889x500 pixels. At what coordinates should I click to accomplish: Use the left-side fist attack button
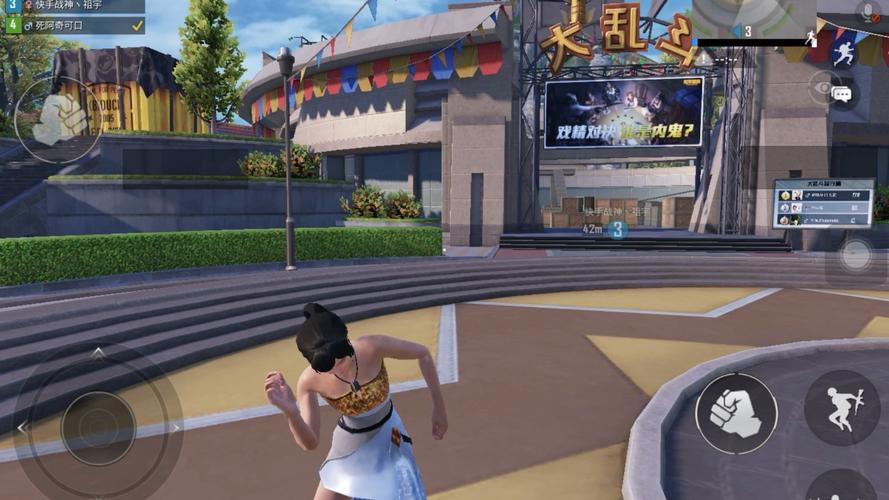58,120
